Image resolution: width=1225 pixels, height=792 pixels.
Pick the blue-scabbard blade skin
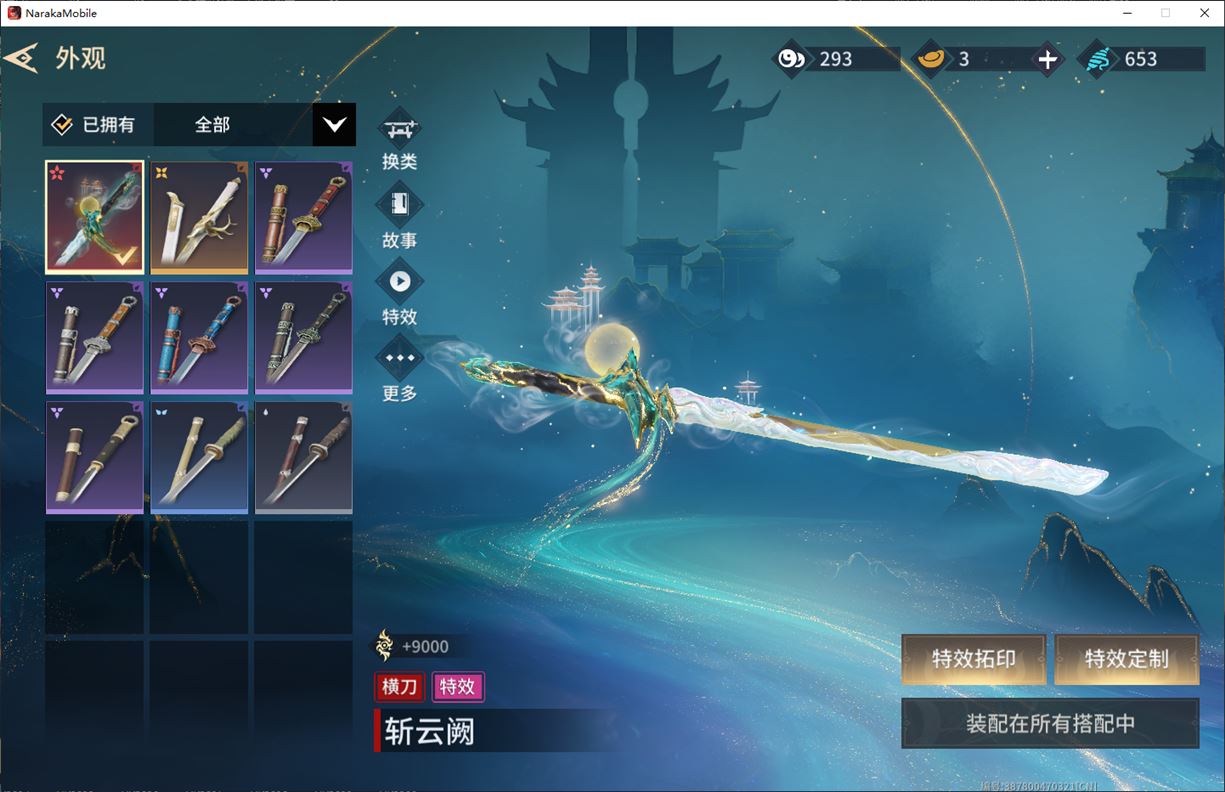(x=199, y=337)
